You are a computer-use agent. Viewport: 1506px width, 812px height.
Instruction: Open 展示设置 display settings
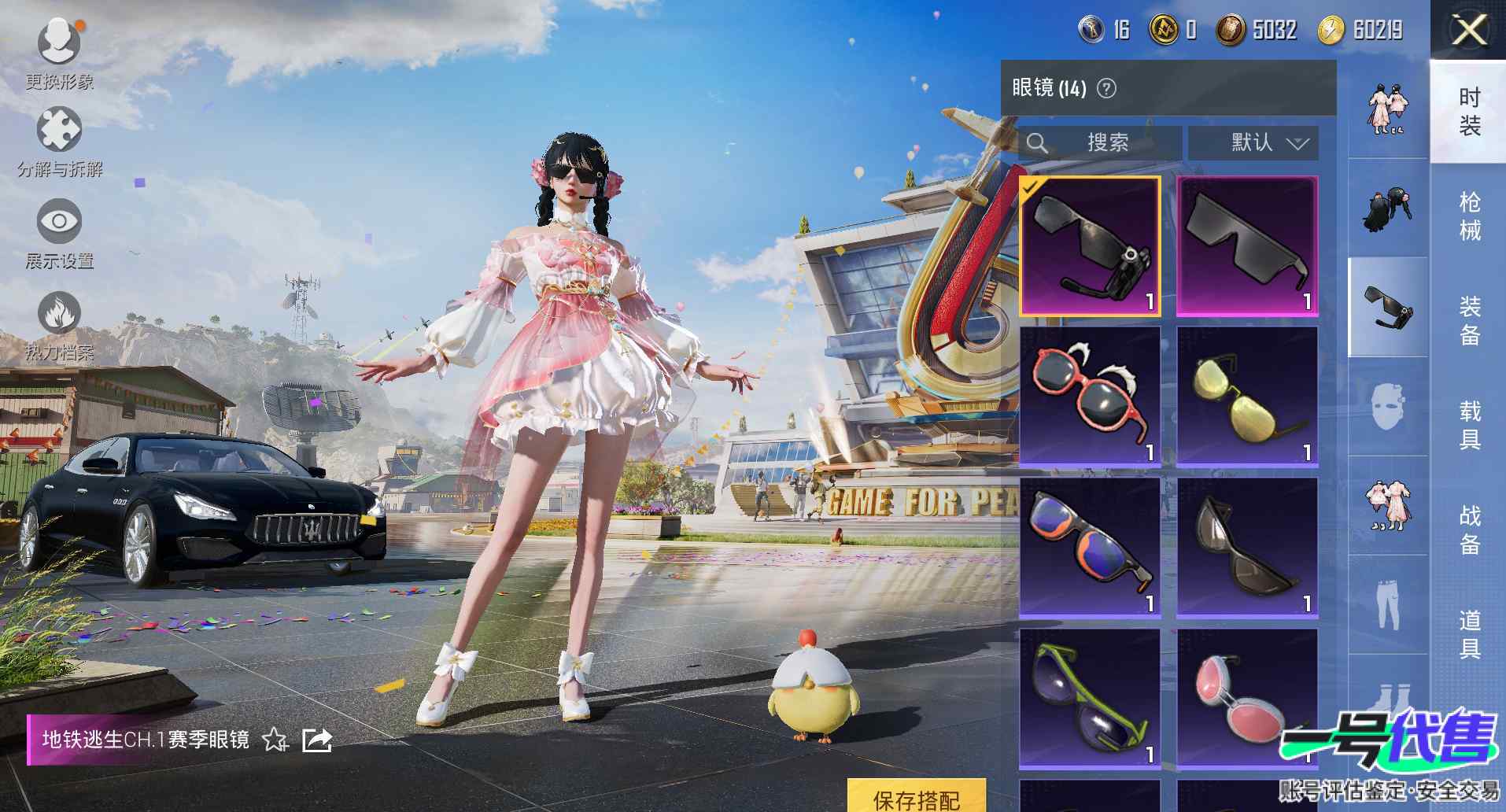point(60,231)
